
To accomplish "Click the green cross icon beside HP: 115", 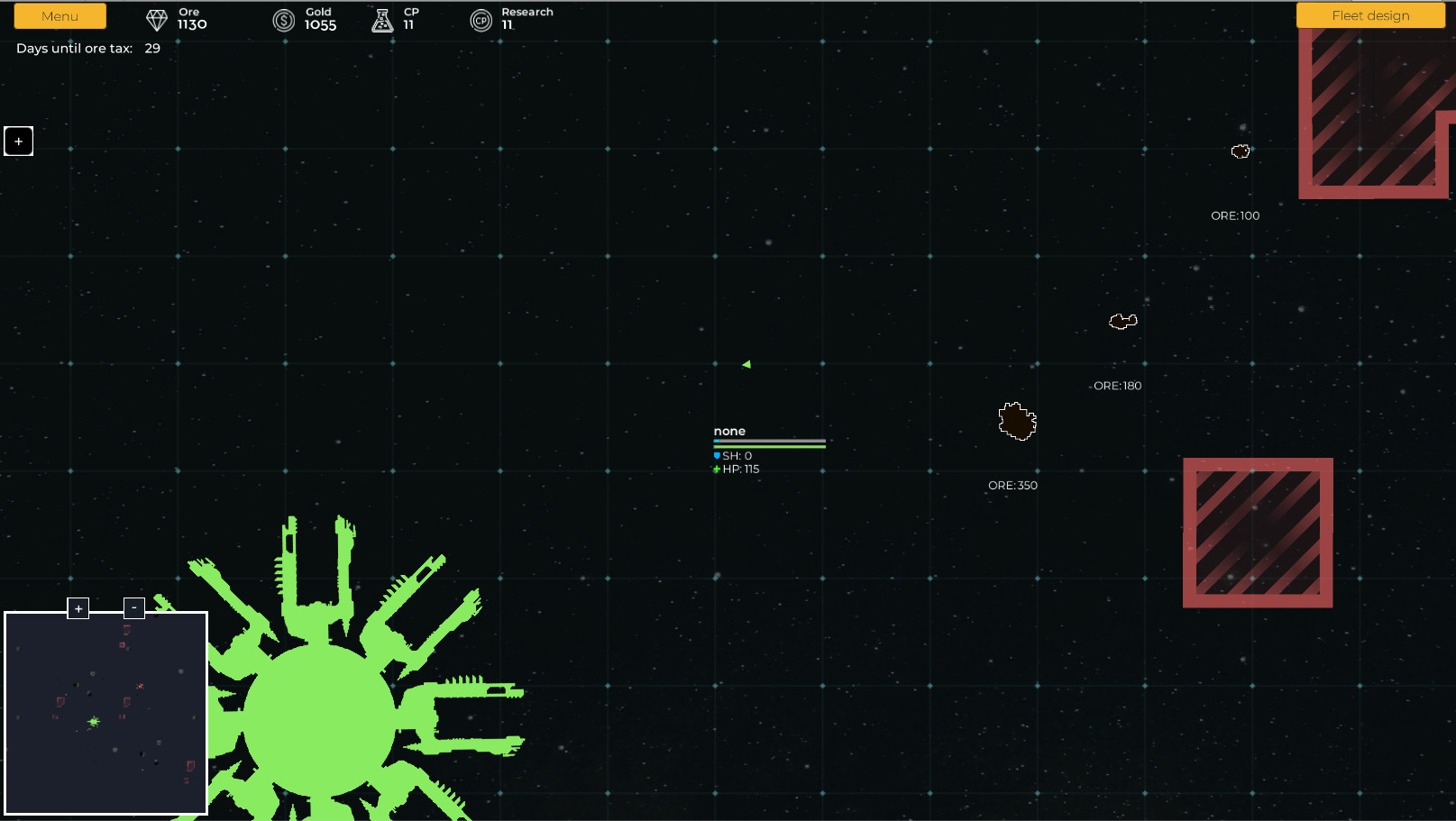I will tap(716, 470).
